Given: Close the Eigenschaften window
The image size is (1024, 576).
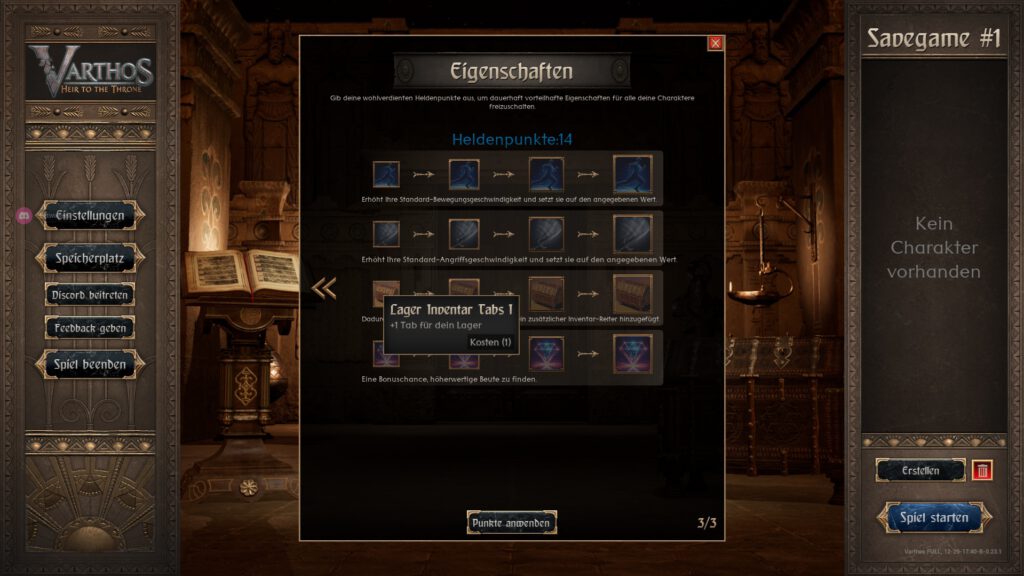Looking at the screenshot, I should pyautogui.click(x=715, y=43).
